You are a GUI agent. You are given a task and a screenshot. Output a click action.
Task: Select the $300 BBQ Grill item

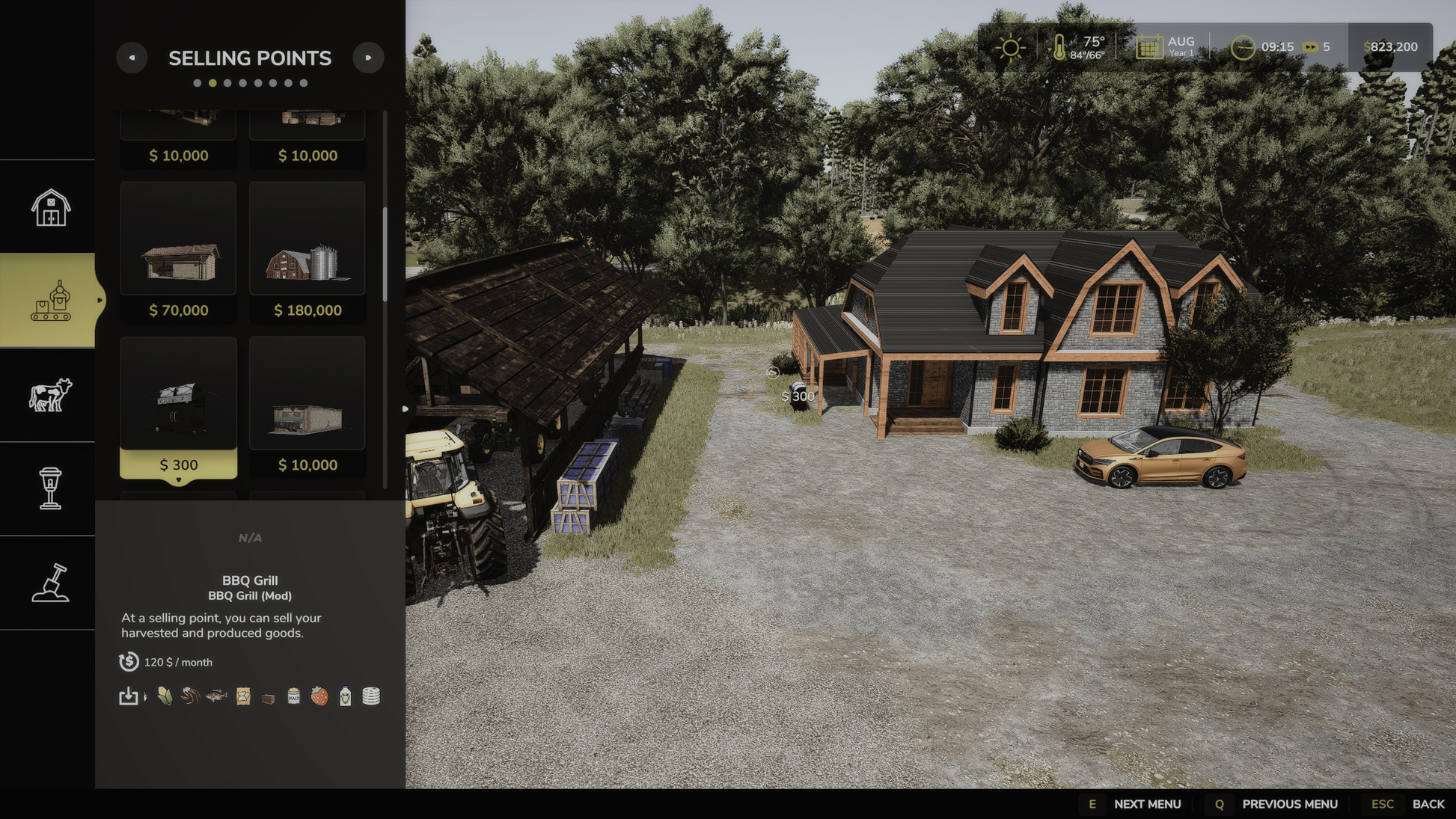coord(178,407)
